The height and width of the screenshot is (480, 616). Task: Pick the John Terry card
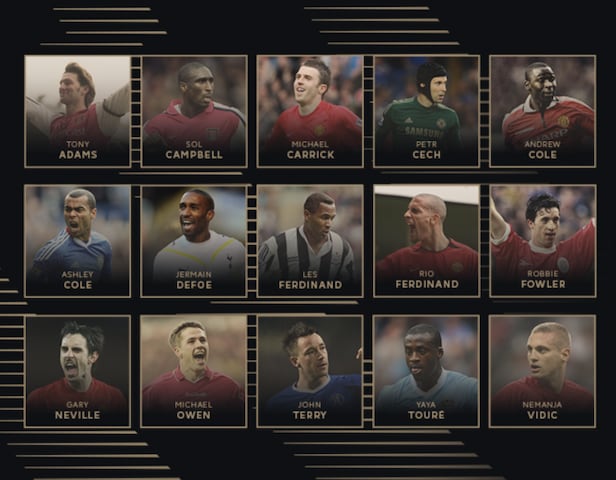point(310,370)
